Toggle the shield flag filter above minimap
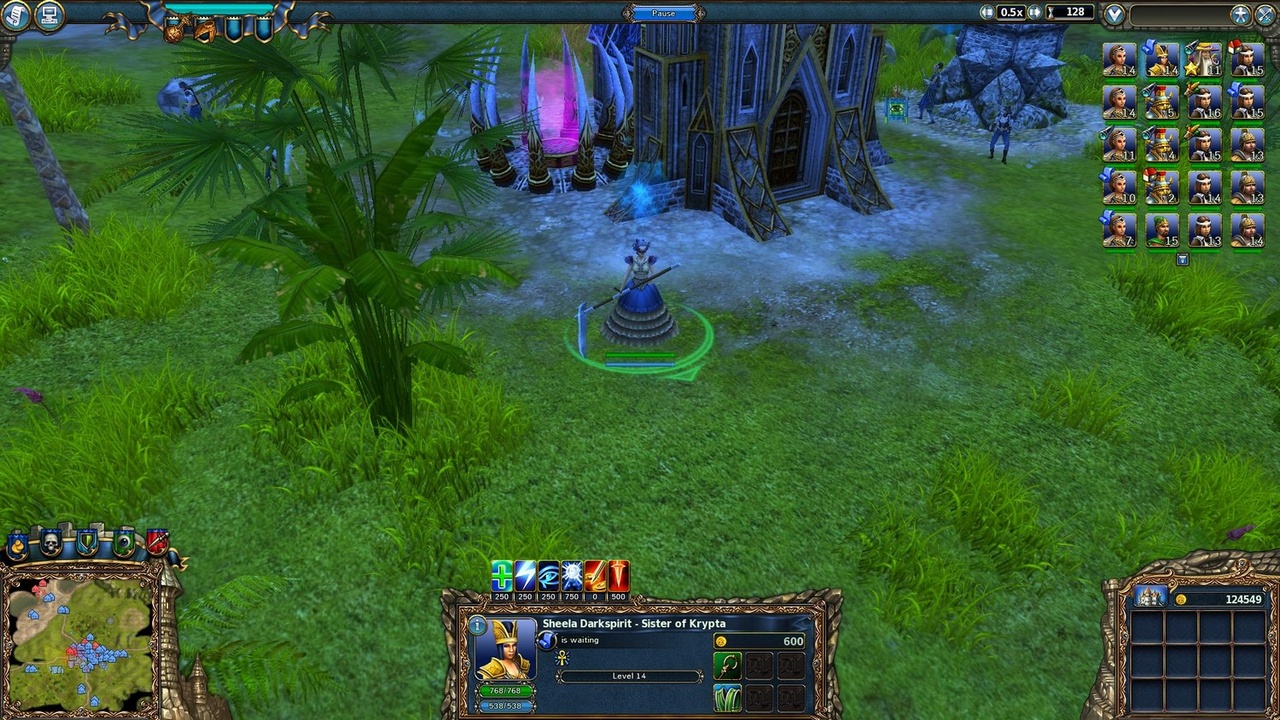 click(x=87, y=543)
